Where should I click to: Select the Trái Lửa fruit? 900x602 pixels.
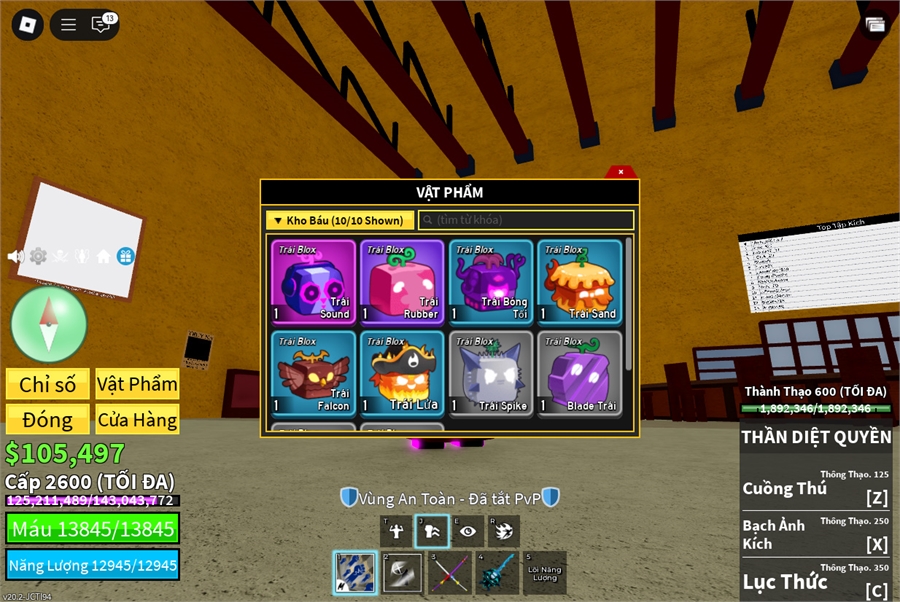[401, 373]
